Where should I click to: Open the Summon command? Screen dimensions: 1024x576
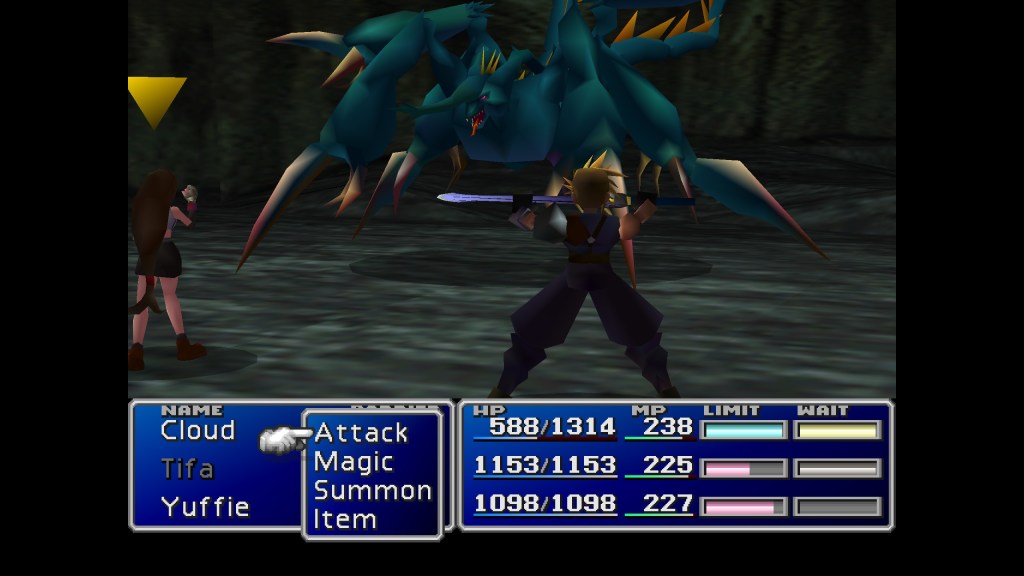tap(372, 491)
